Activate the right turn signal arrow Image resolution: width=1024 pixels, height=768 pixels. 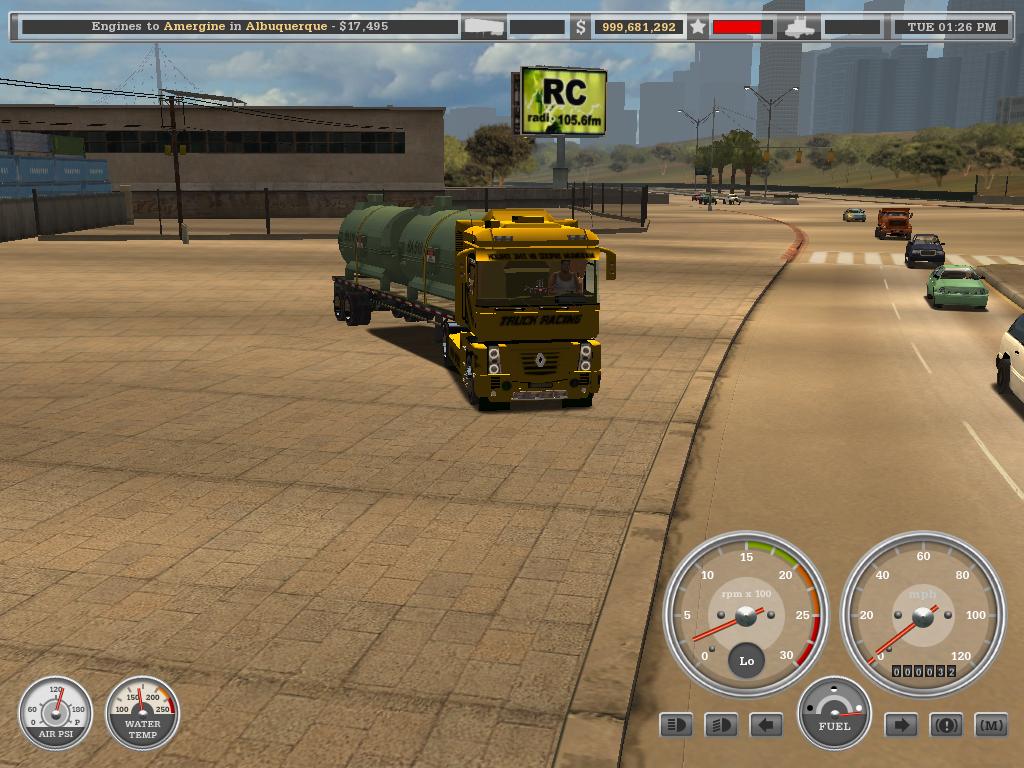901,725
